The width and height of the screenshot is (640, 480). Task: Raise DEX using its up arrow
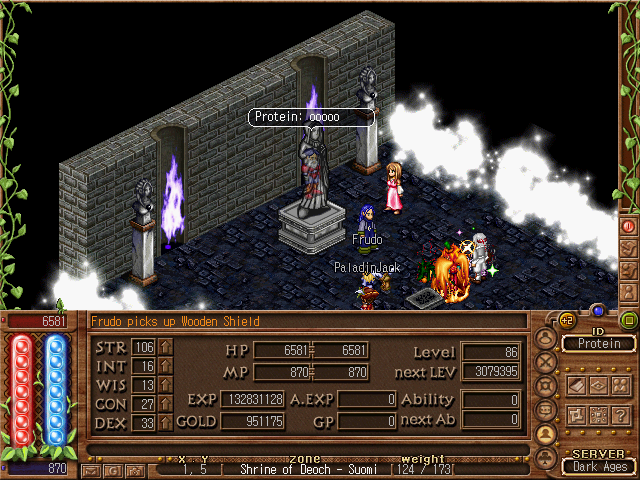pos(166,423)
